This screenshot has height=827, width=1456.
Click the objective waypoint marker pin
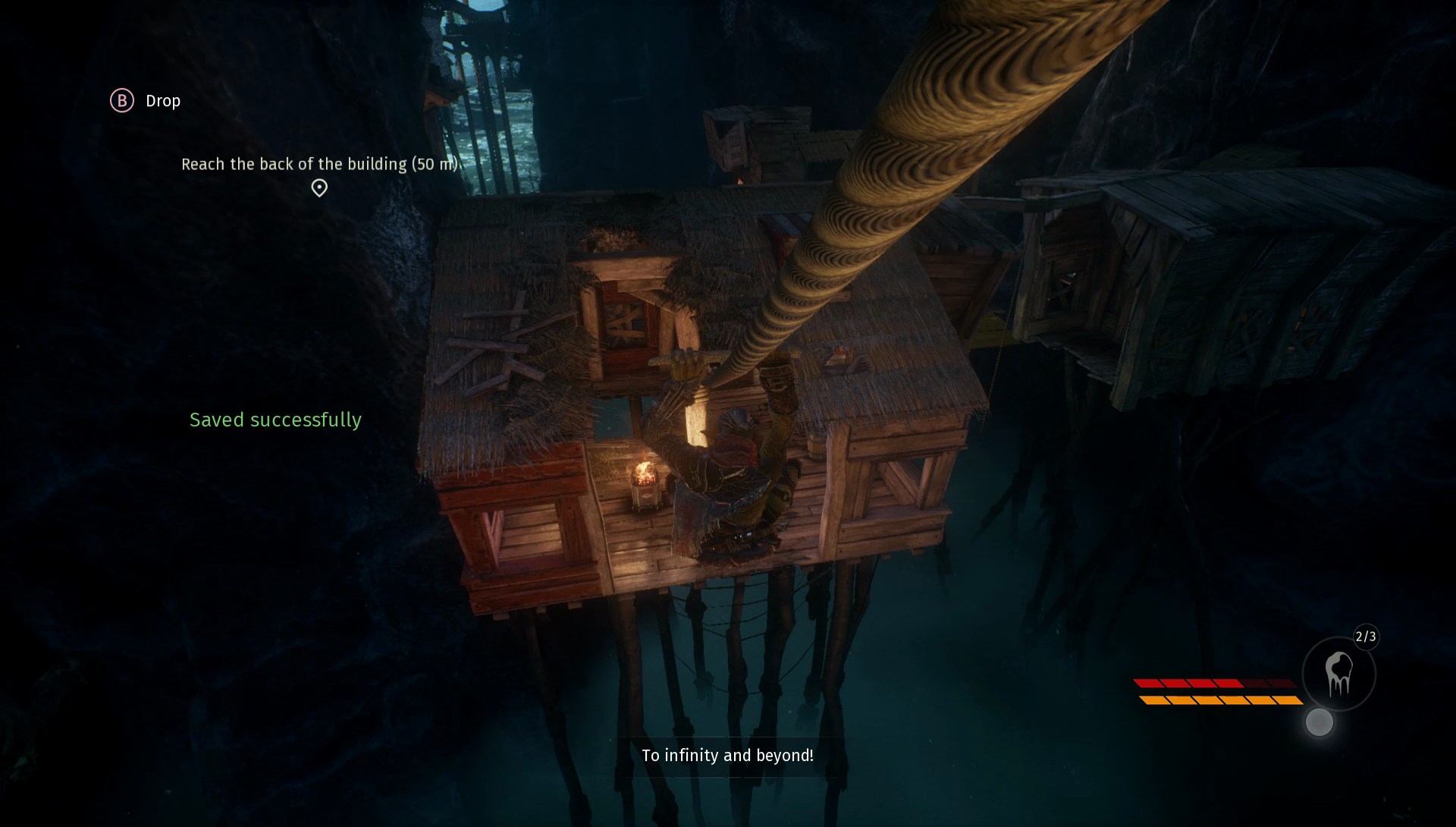pyautogui.click(x=319, y=187)
